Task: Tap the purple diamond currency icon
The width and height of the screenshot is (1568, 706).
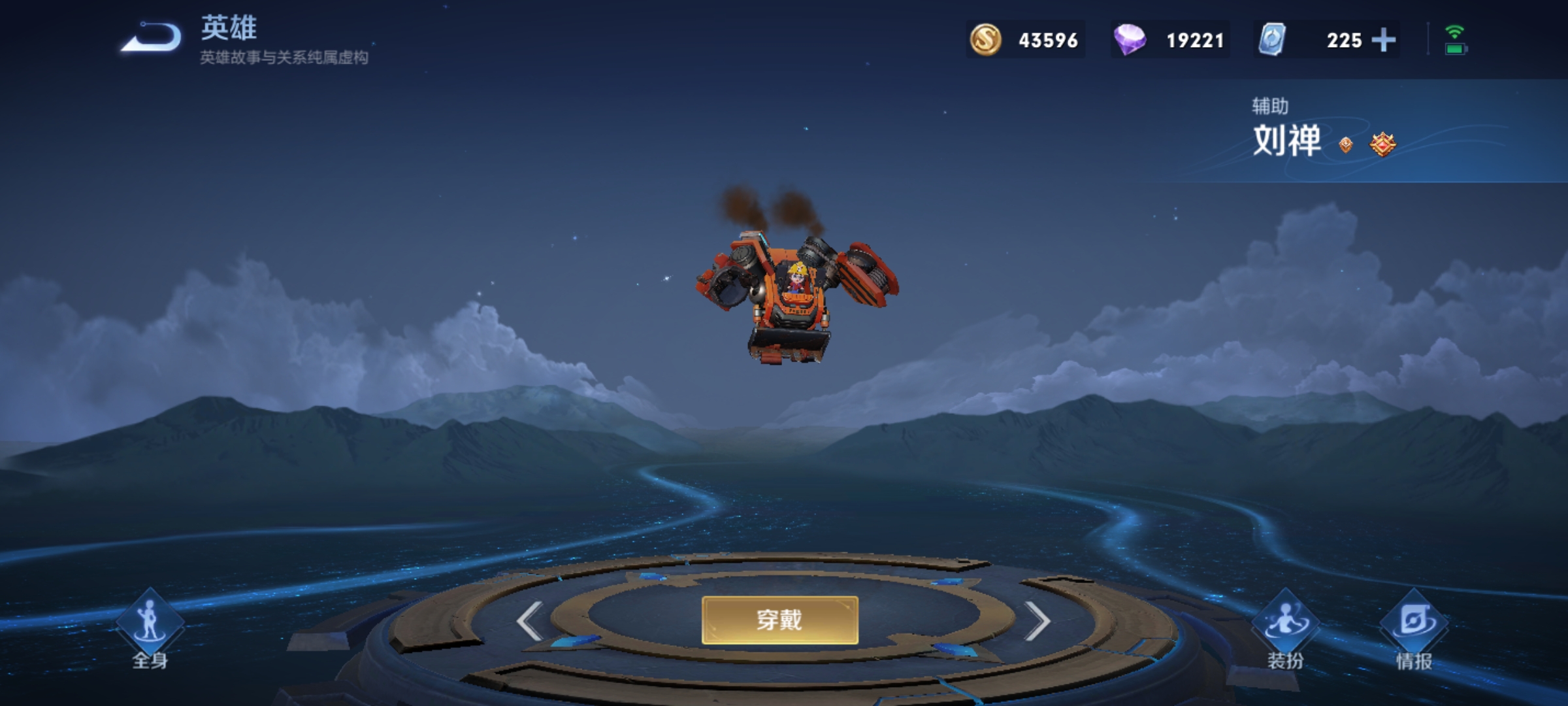Action: (x=1130, y=40)
